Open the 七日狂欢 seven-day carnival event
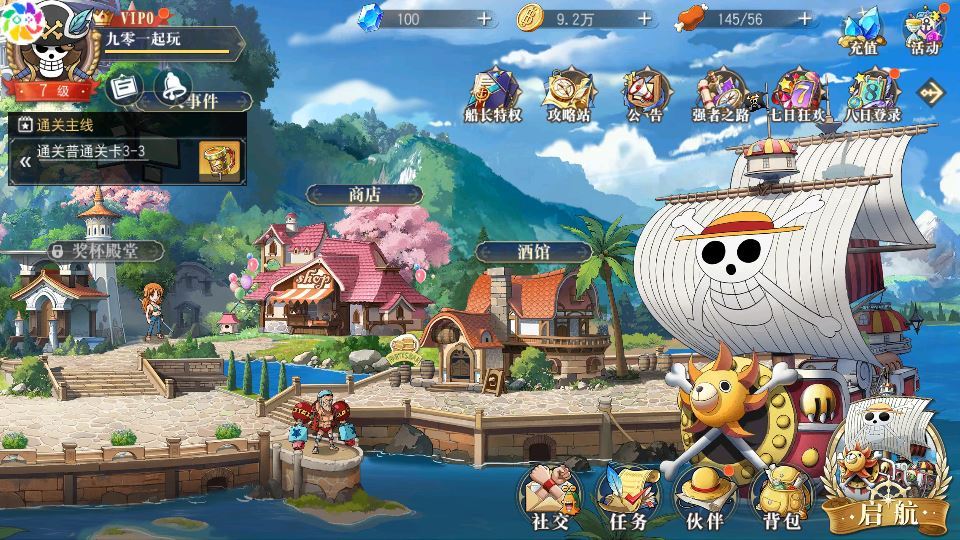This screenshot has width=960, height=540. pos(796,93)
